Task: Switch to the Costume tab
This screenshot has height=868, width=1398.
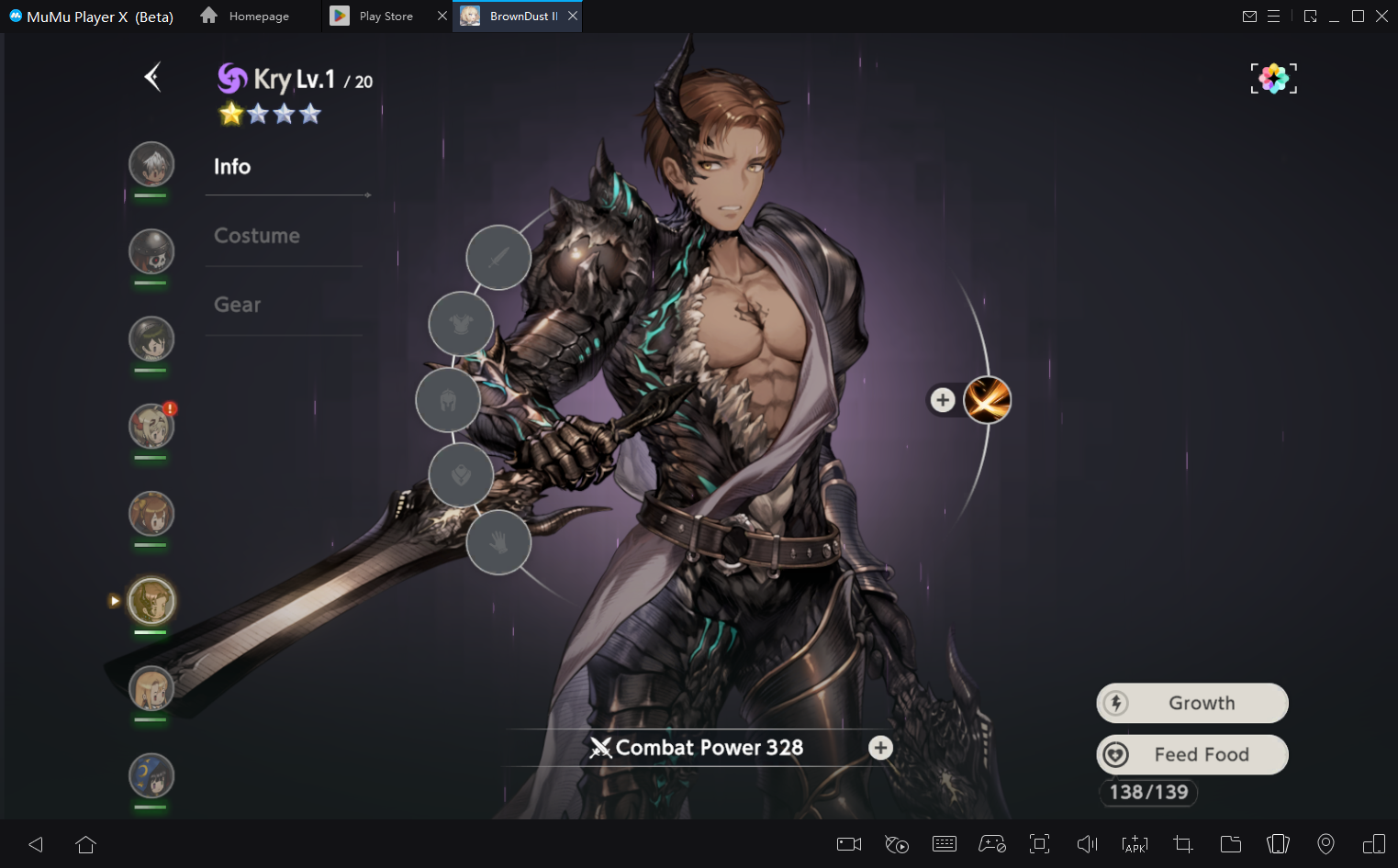Action: tap(257, 236)
